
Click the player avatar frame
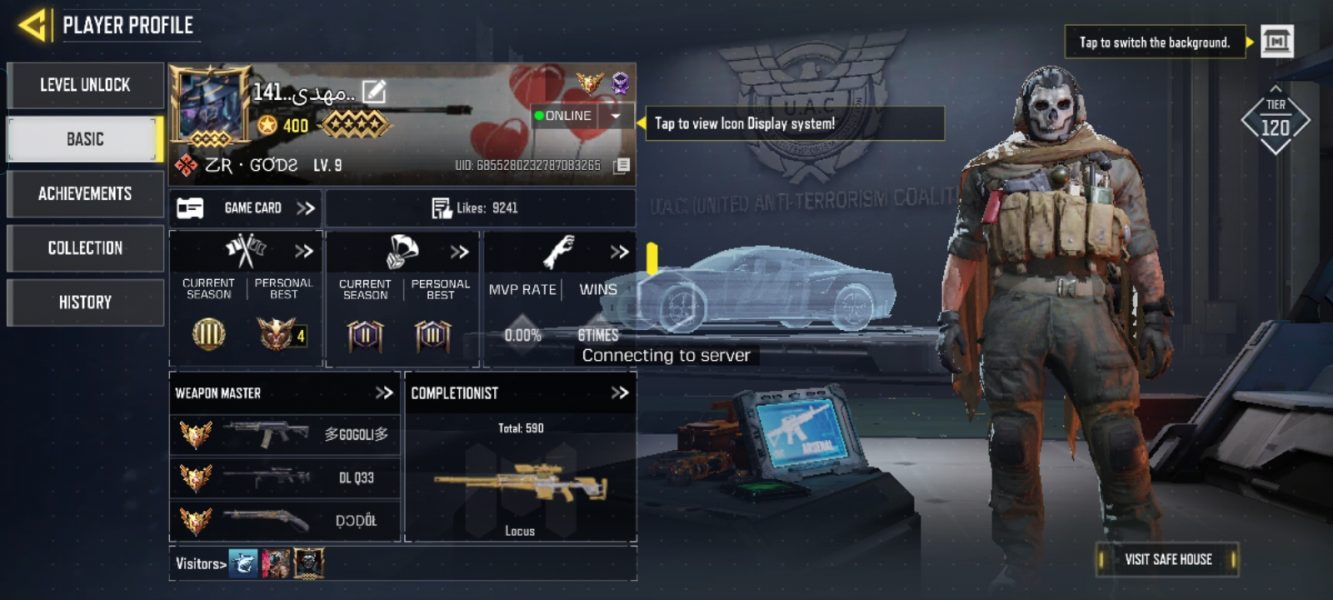(210, 106)
